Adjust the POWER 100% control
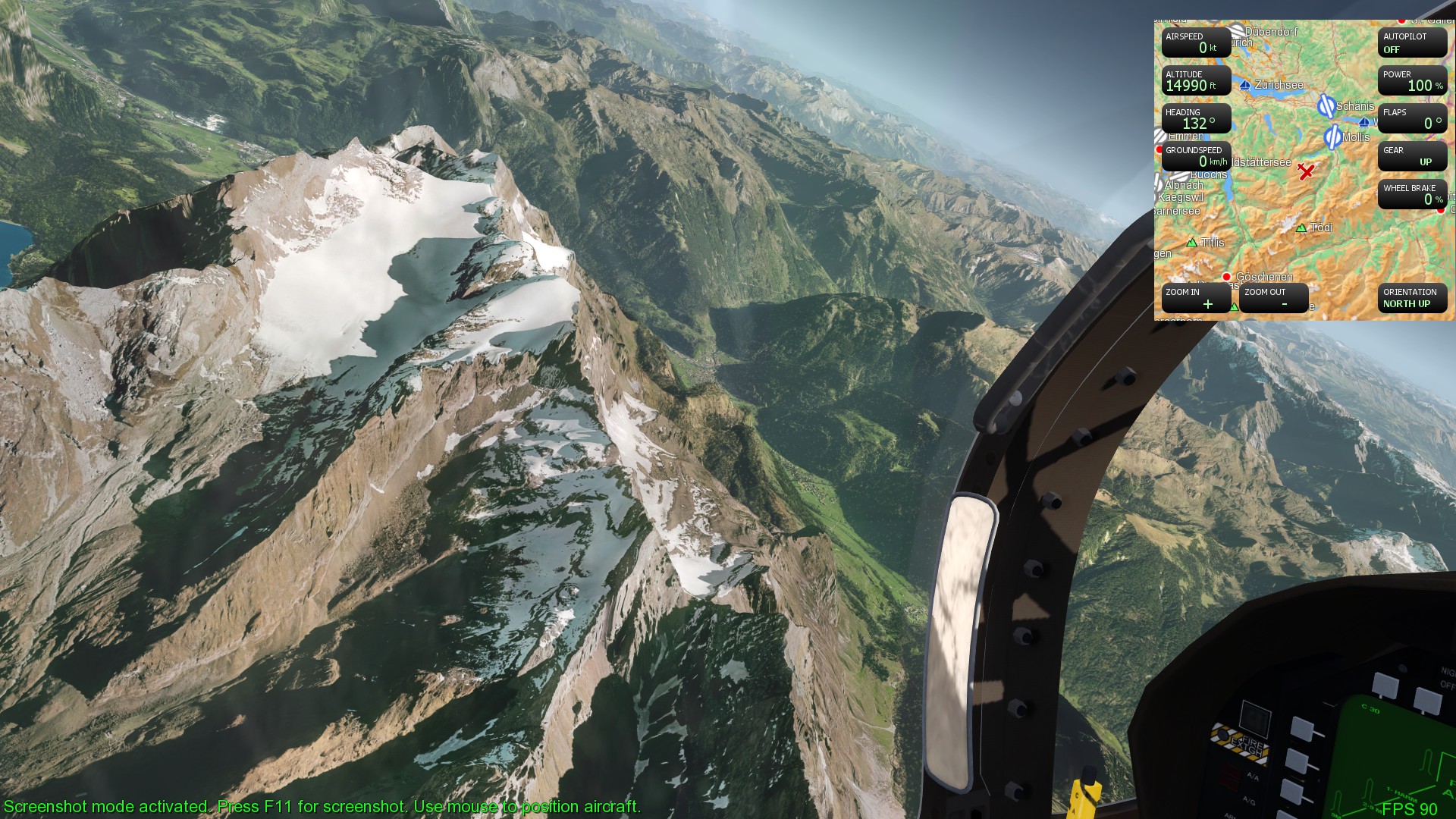Viewport: 1456px width, 819px height. coord(1412,82)
